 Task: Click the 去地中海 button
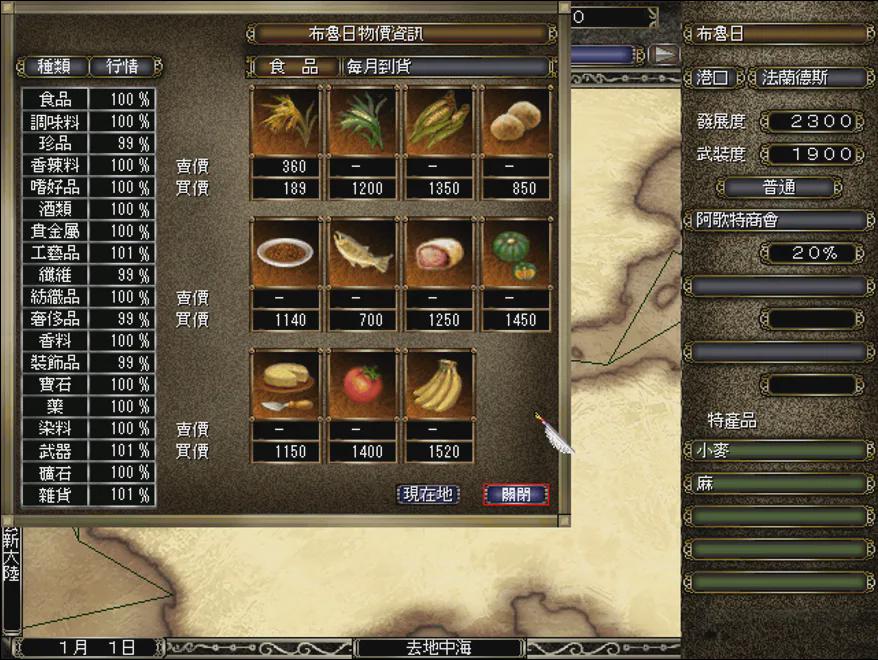click(x=440, y=648)
